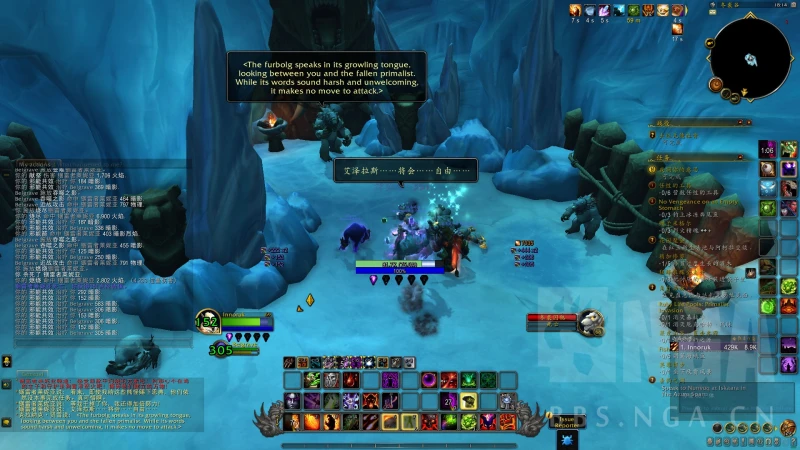Open the chat input icon beside the chat log
This screenshot has width=800, height=450.
(7, 360)
